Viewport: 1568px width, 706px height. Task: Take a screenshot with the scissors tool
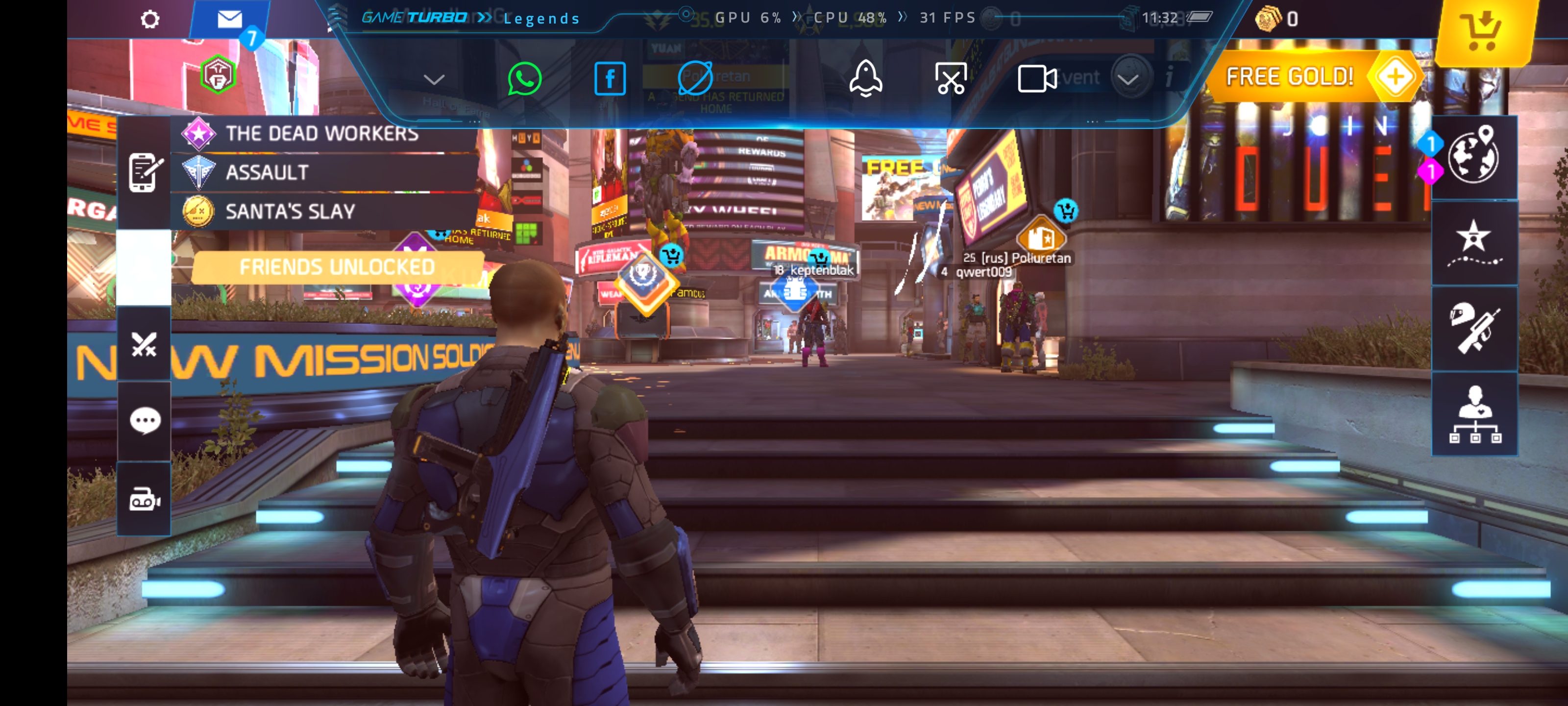click(x=950, y=78)
